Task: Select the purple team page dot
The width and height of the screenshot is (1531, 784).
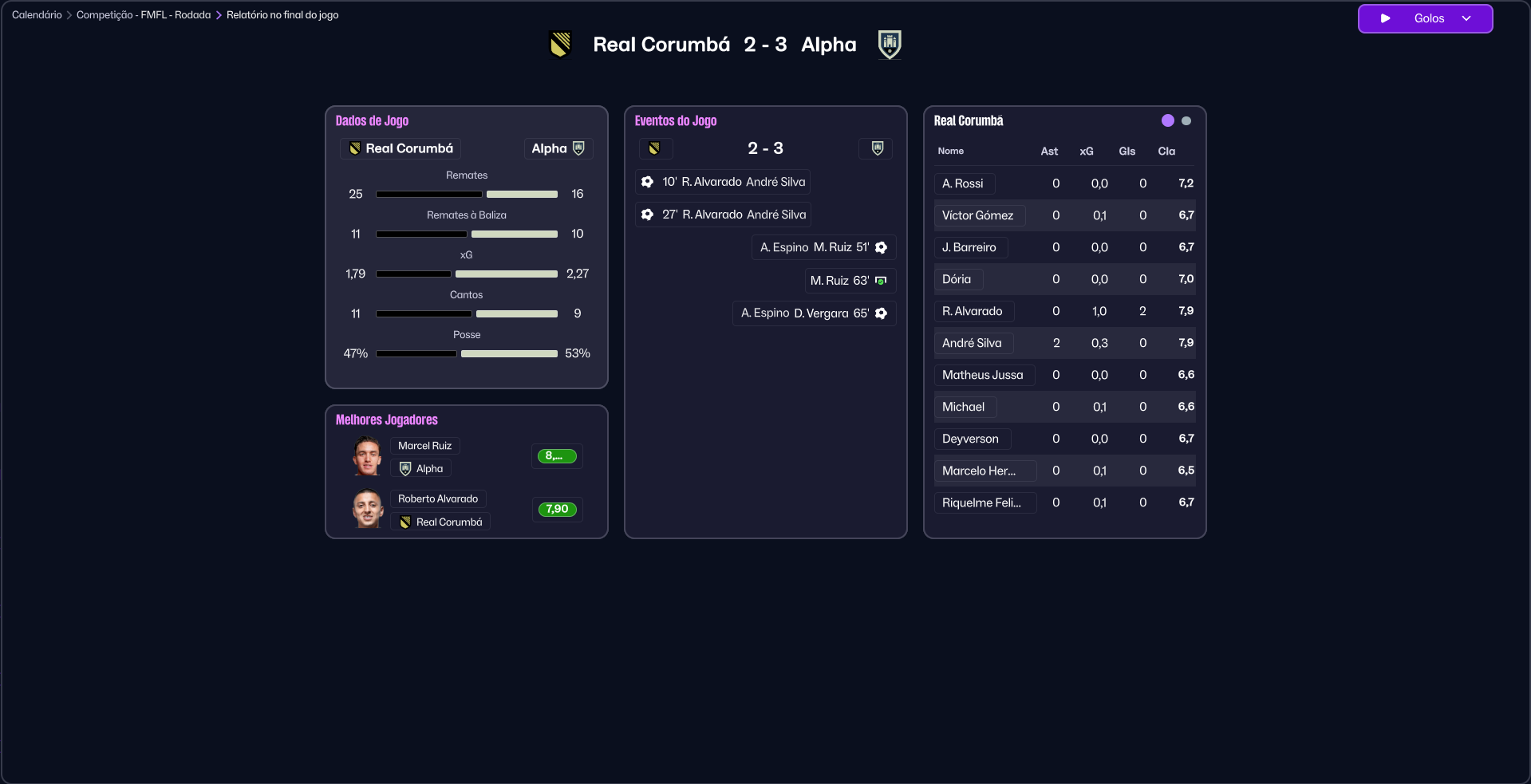Action: pyautogui.click(x=1168, y=120)
